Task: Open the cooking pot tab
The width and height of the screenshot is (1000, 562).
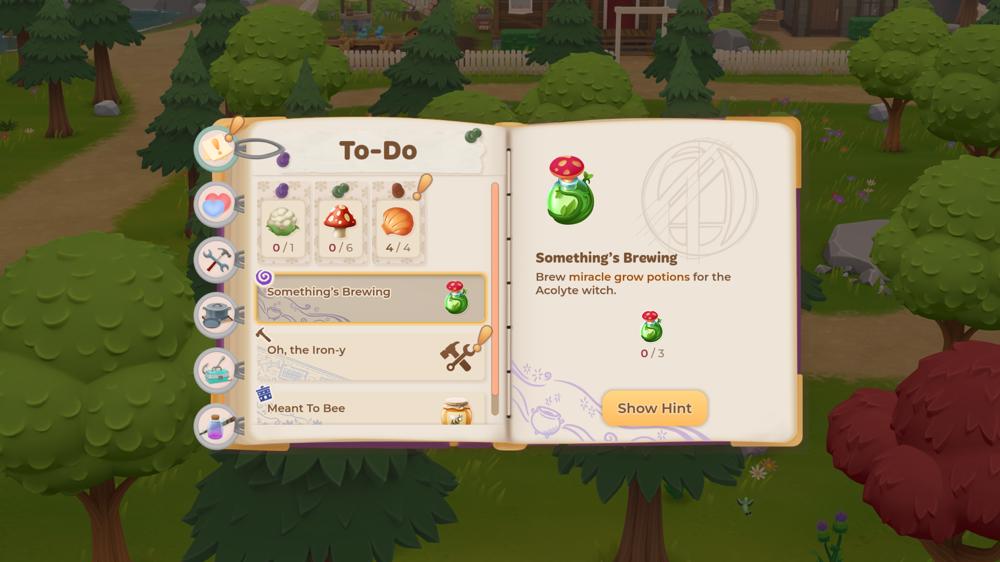Action: click(217, 315)
